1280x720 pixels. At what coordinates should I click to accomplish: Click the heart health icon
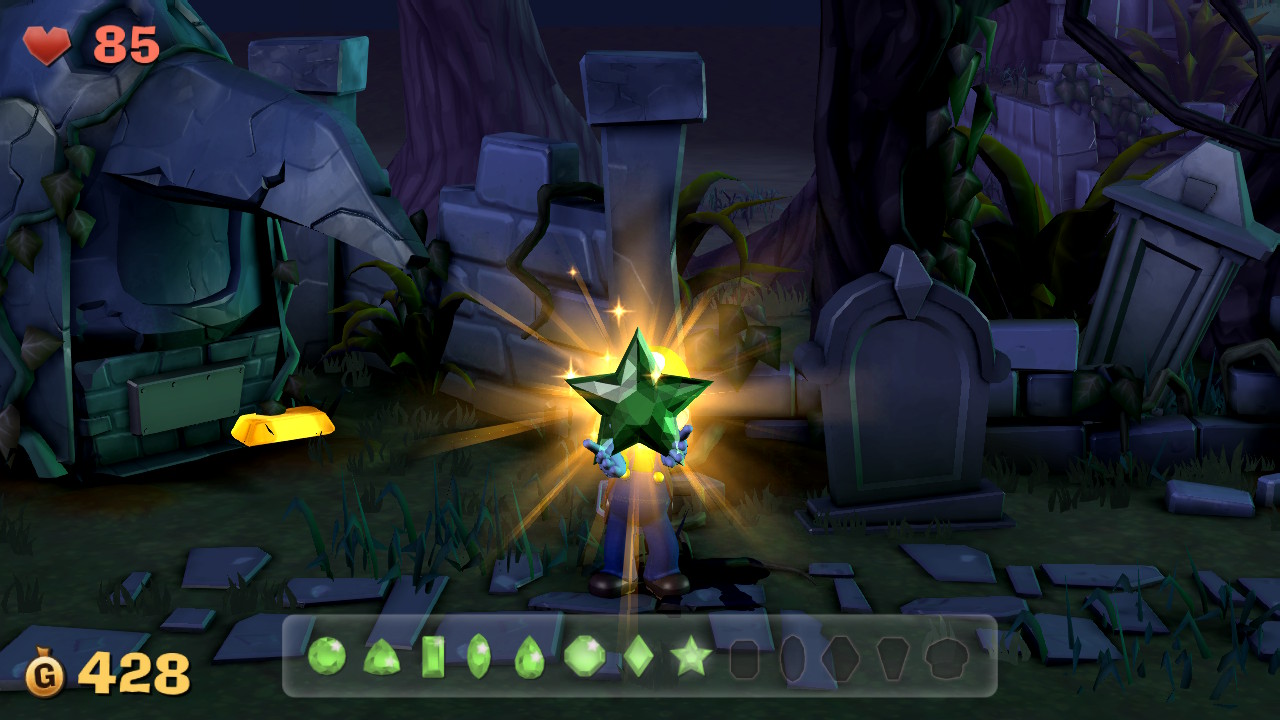pyautogui.click(x=45, y=44)
